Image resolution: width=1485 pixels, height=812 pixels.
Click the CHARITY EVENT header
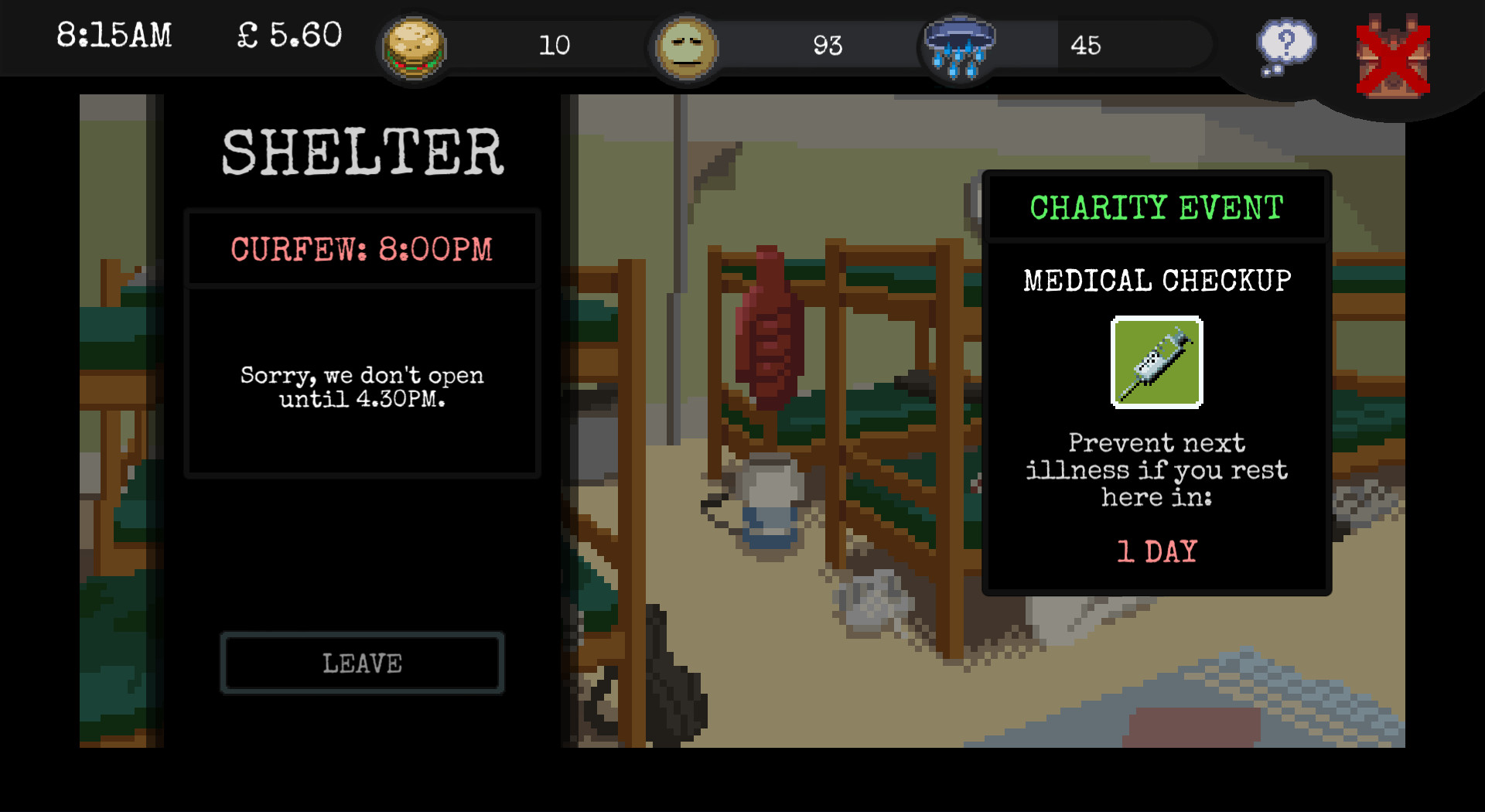pyautogui.click(x=1156, y=206)
